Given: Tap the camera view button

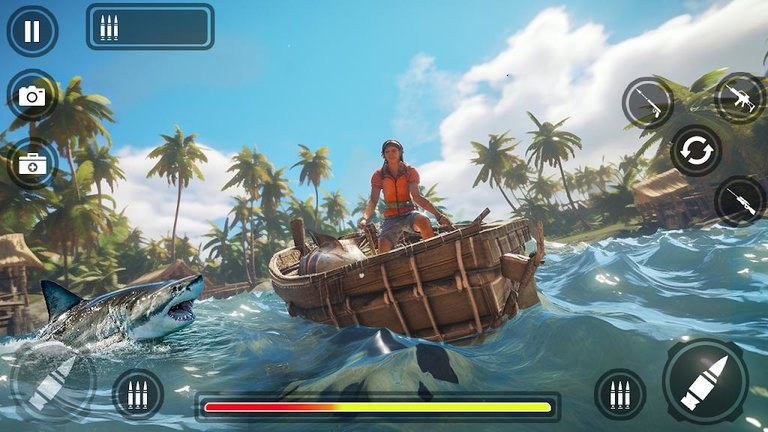Looking at the screenshot, I should click(x=32, y=96).
